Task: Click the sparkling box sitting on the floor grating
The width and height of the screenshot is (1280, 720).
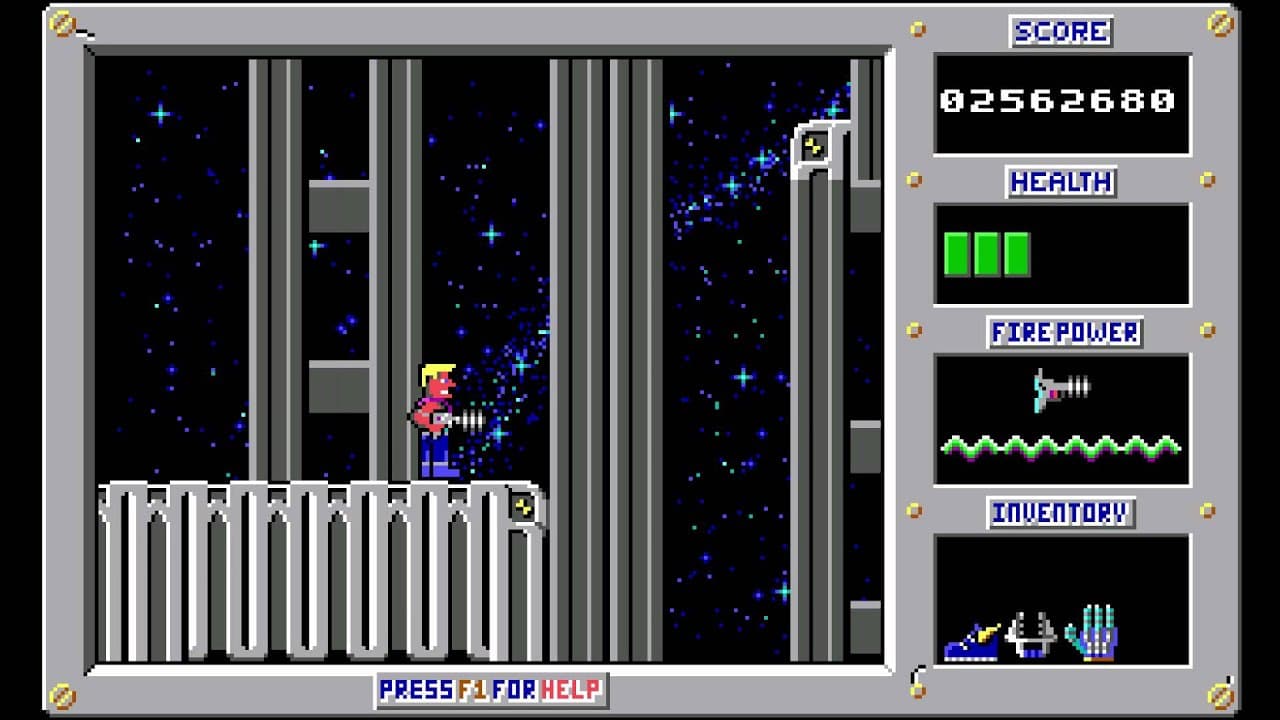Action: (x=525, y=508)
